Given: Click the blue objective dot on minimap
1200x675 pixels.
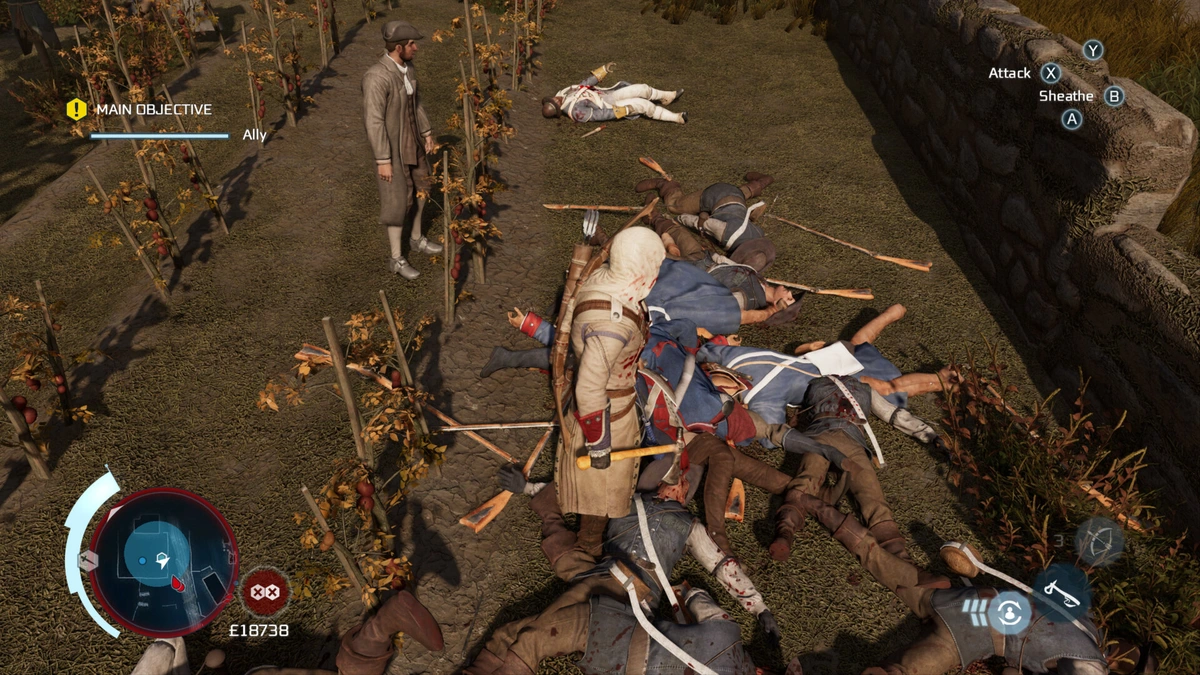Looking at the screenshot, I should click(143, 561).
